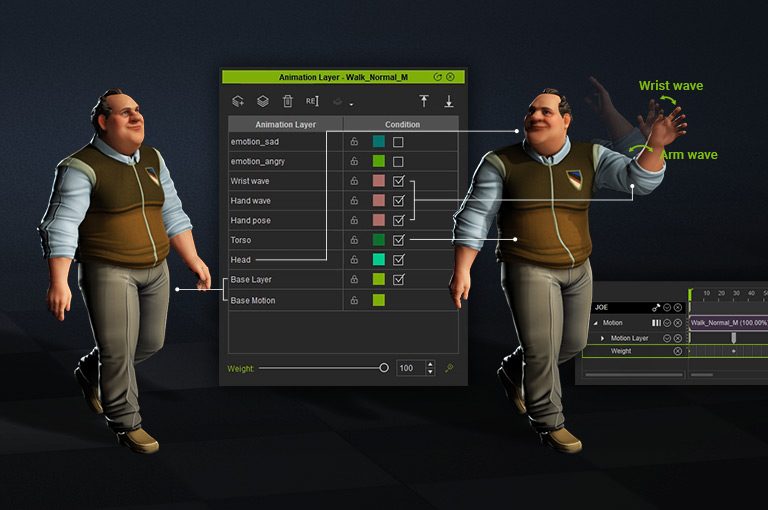The height and width of the screenshot is (510, 768).
Task: Enable the emotion_angry layer checkbox
Action: [398, 161]
